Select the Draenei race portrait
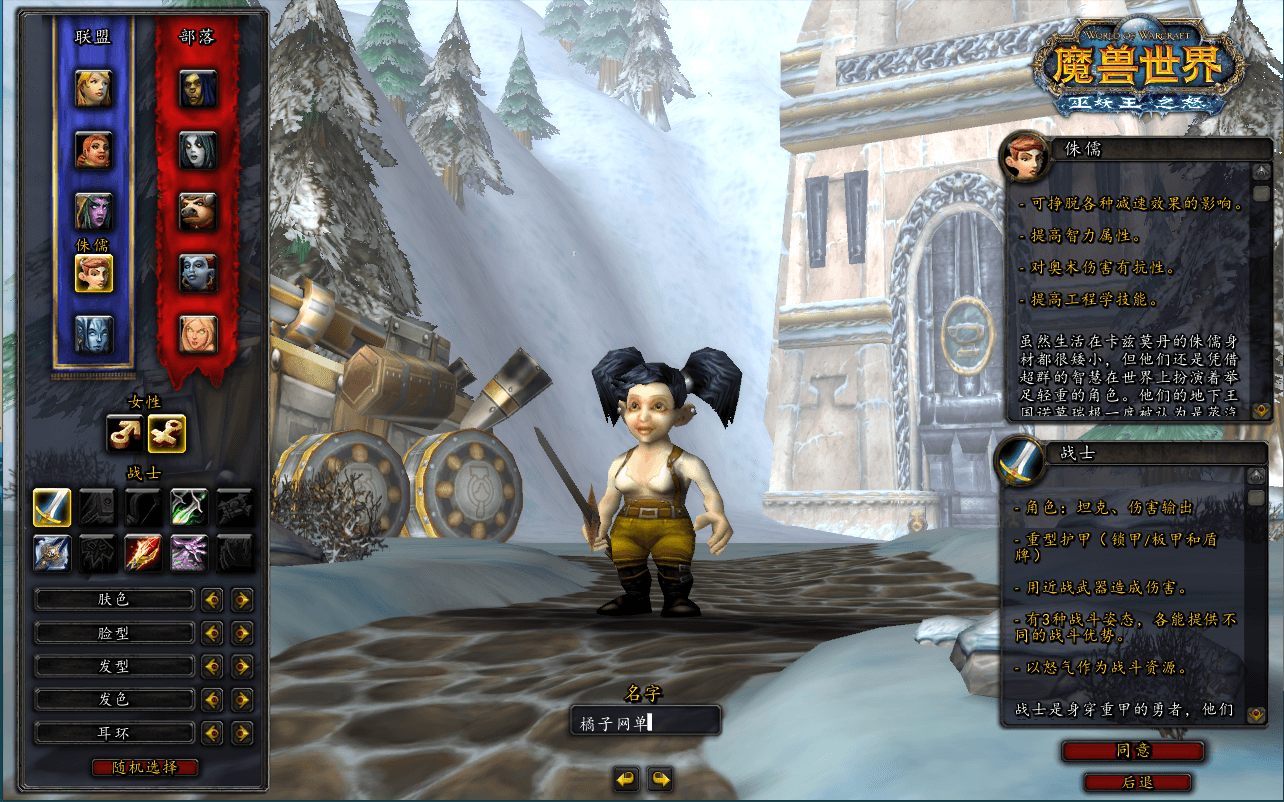The height and width of the screenshot is (802, 1284). click(x=93, y=334)
